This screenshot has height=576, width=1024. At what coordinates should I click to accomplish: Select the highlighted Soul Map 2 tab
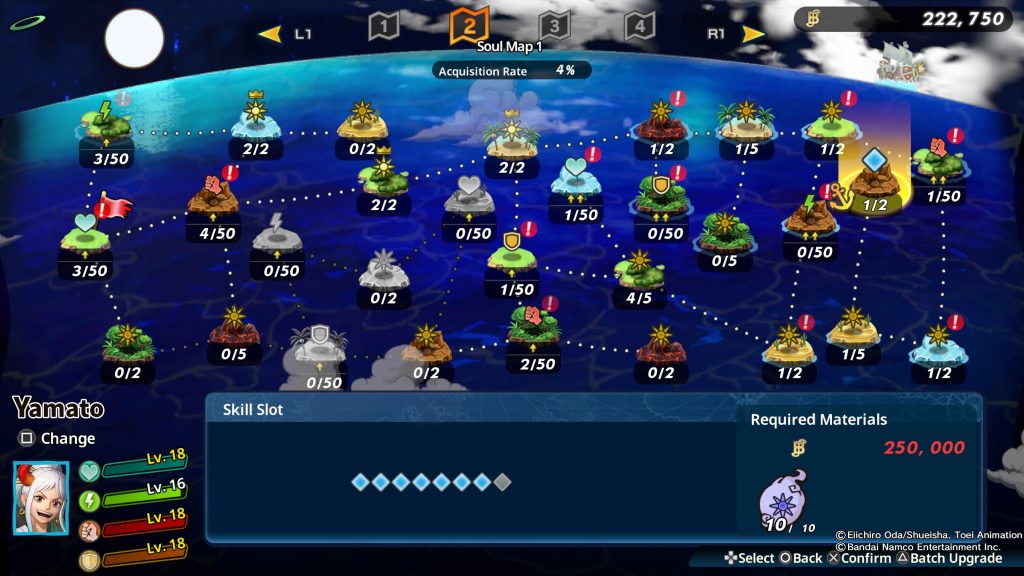(x=469, y=25)
